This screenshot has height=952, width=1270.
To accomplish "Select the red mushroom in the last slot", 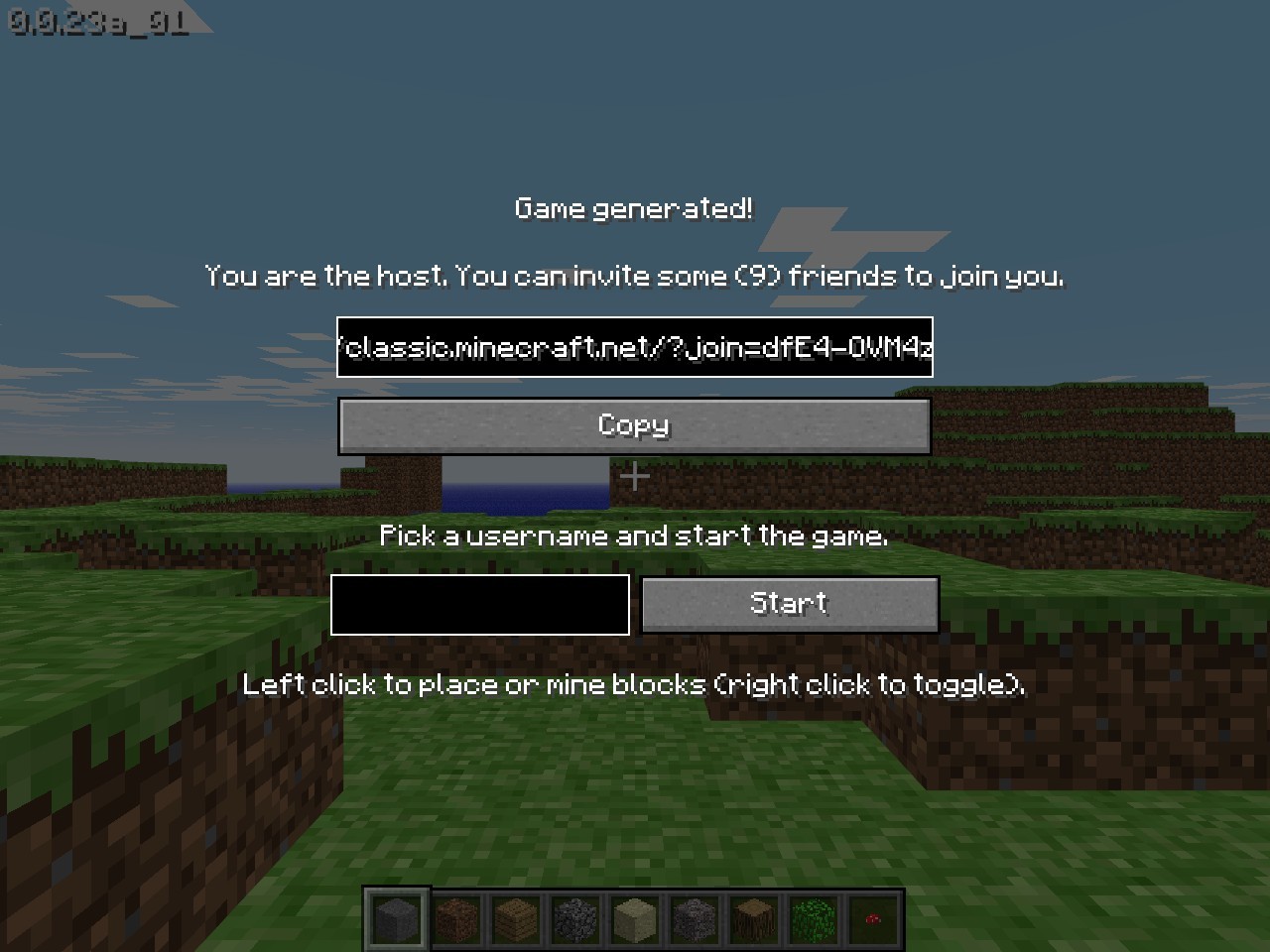I will pos(872,917).
